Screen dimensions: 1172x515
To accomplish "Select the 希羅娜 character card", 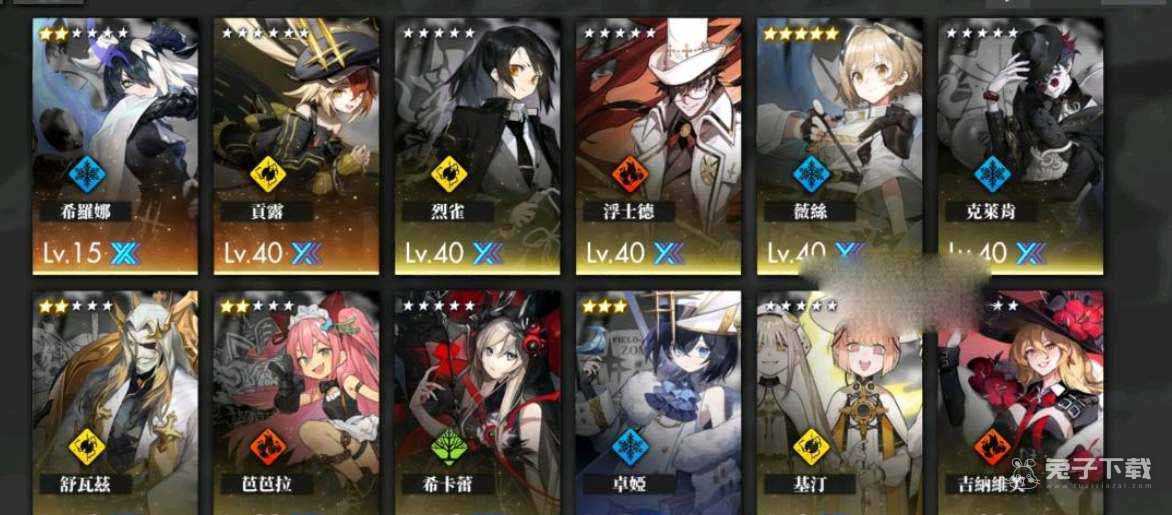I will 115,145.
